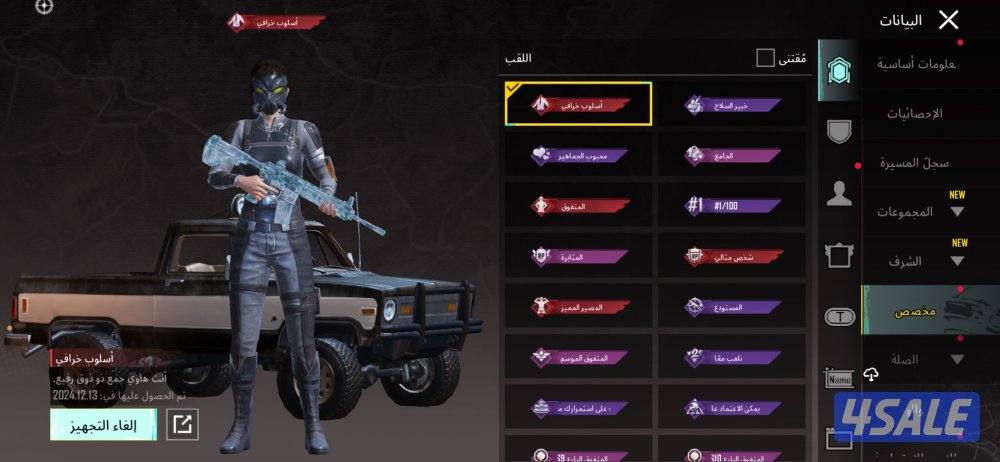Choose the المتفوق title
This screenshot has width=1000, height=462.
[x=579, y=206]
